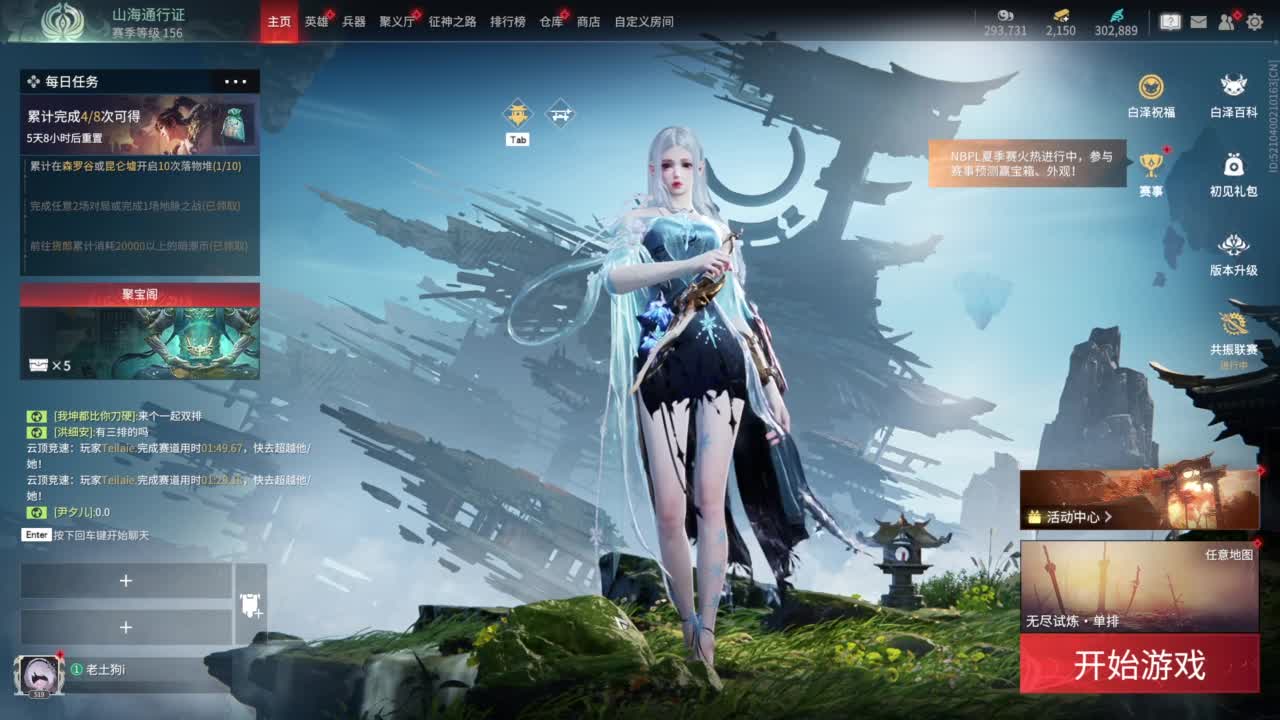Open the 自定义房间 custom room tab

(x=644, y=21)
